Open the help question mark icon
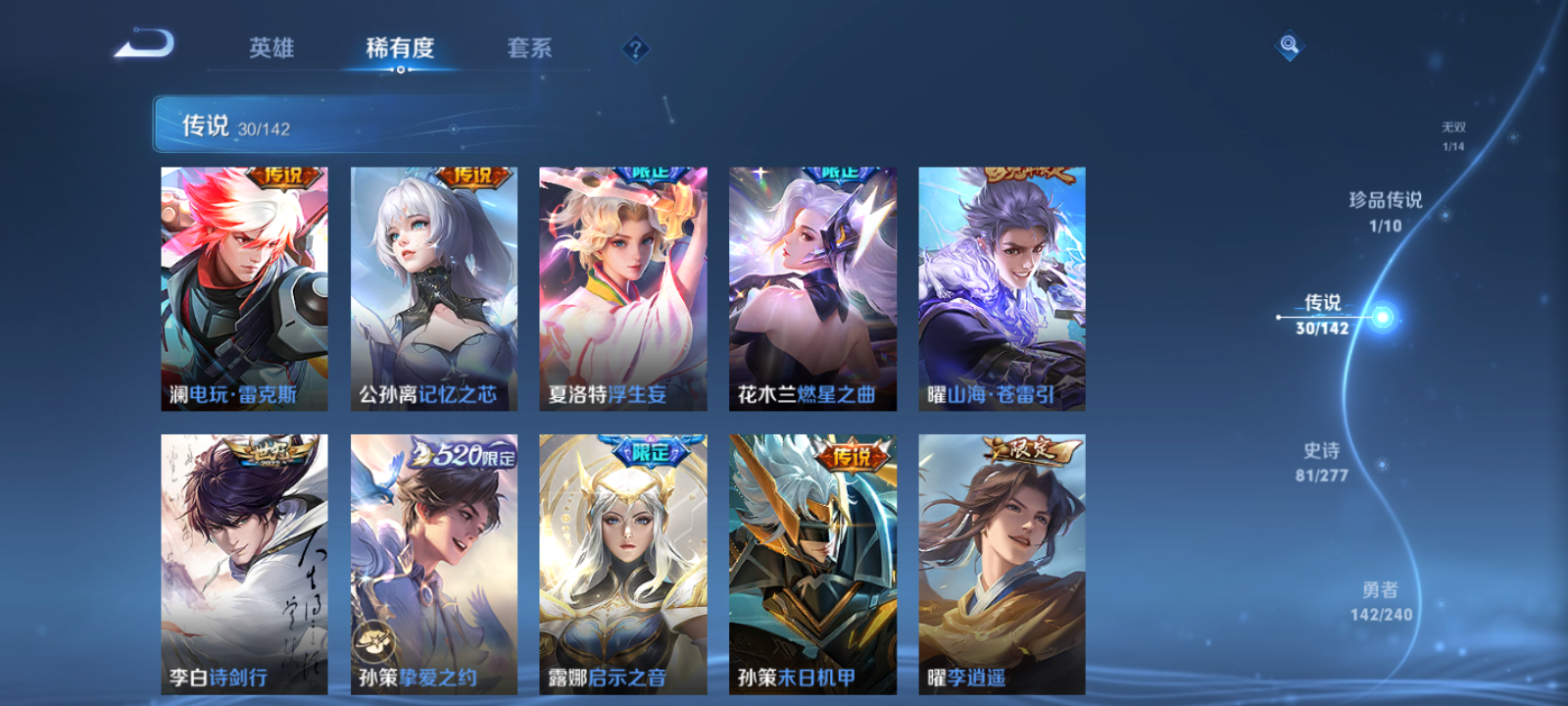1568x706 pixels. [x=635, y=46]
